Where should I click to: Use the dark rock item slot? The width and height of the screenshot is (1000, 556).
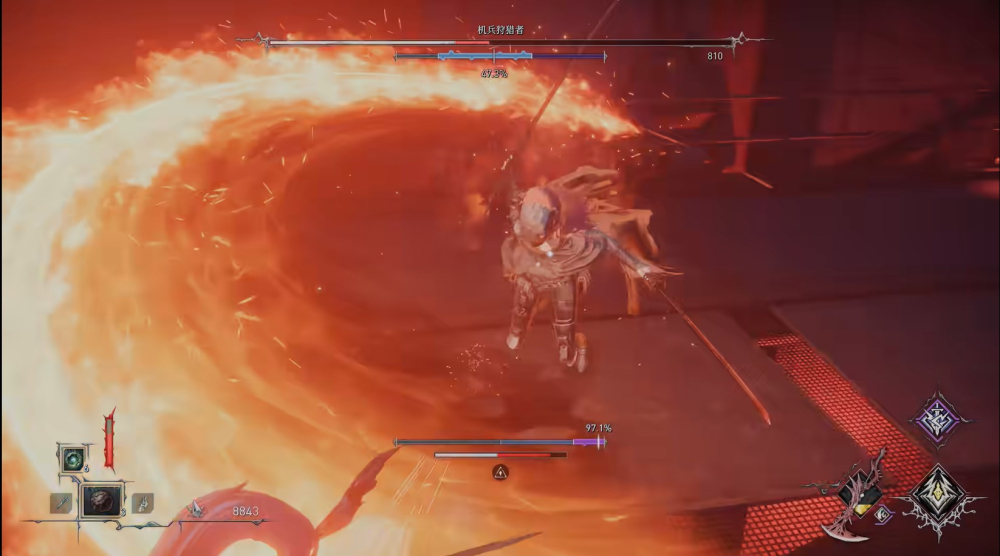101,500
